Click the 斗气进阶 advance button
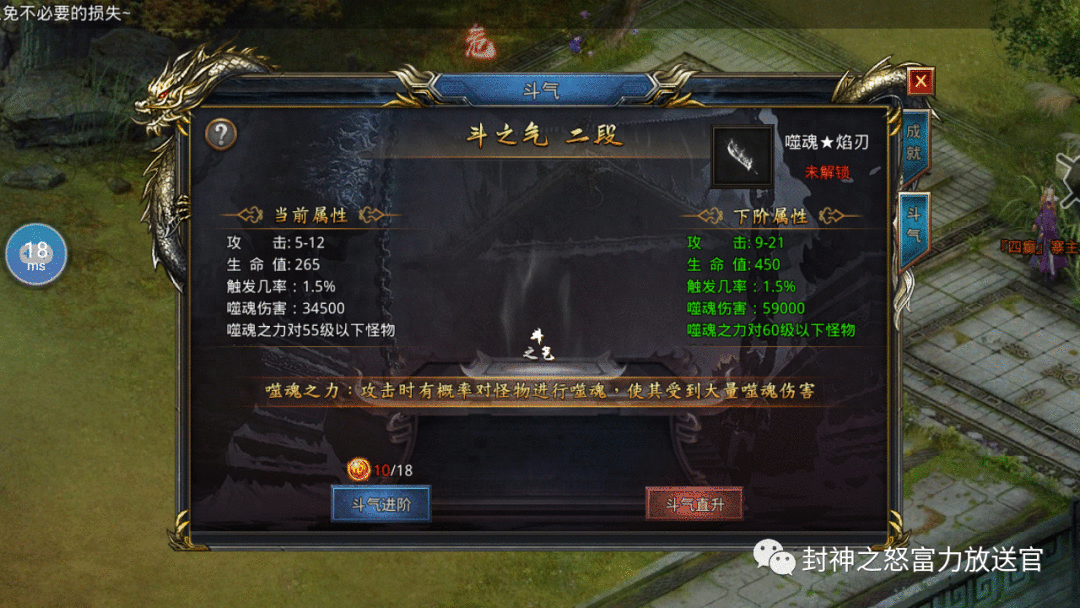This screenshot has width=1080, height=608. tap(380, 504)
